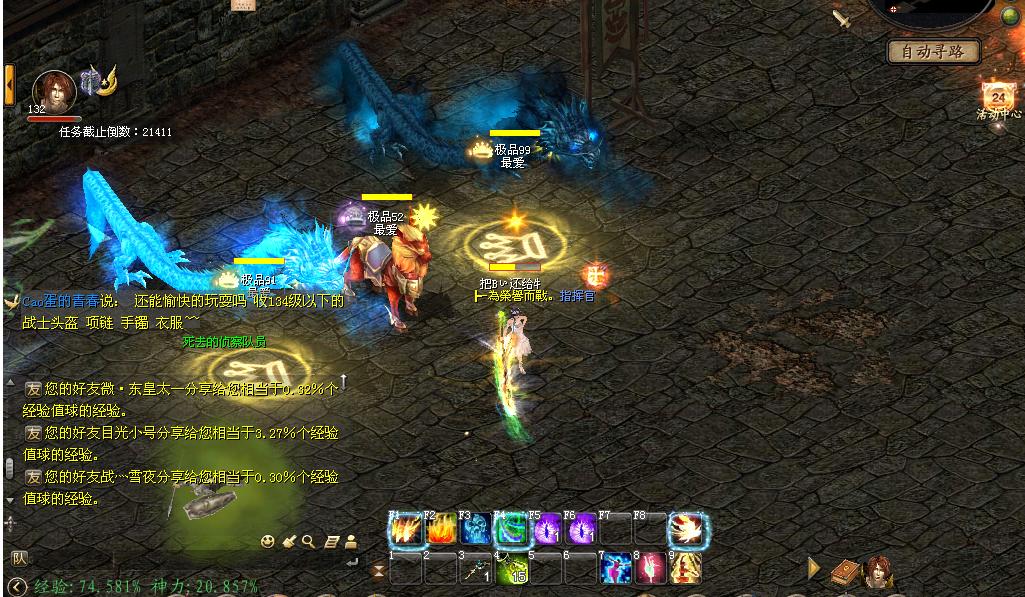The width and height of the screenshot is (1025, 597).
Task: Click the green orb beside the minimap
Action: [1010, 15]
